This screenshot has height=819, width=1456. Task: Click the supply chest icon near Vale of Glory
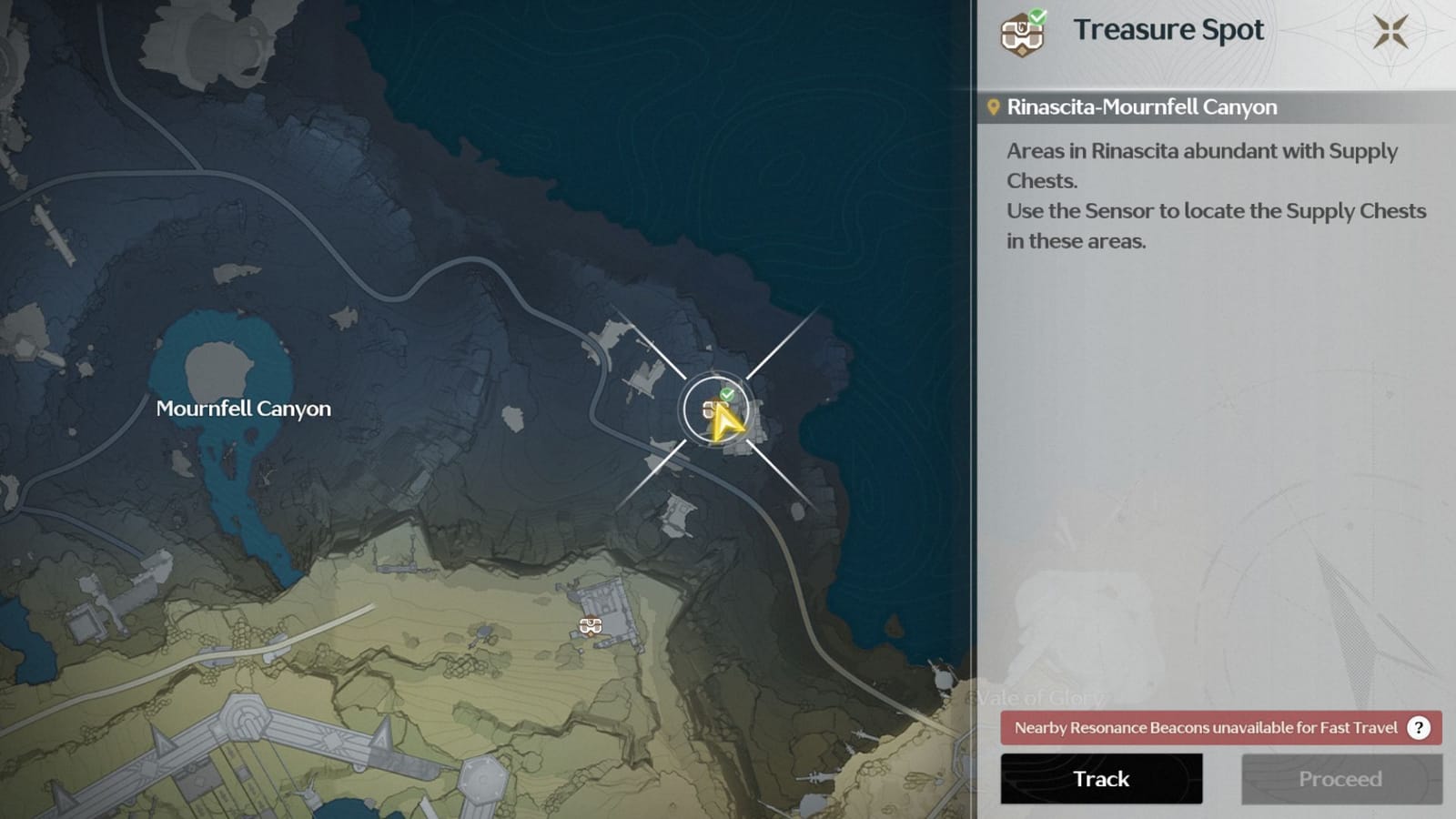(589, 625)
